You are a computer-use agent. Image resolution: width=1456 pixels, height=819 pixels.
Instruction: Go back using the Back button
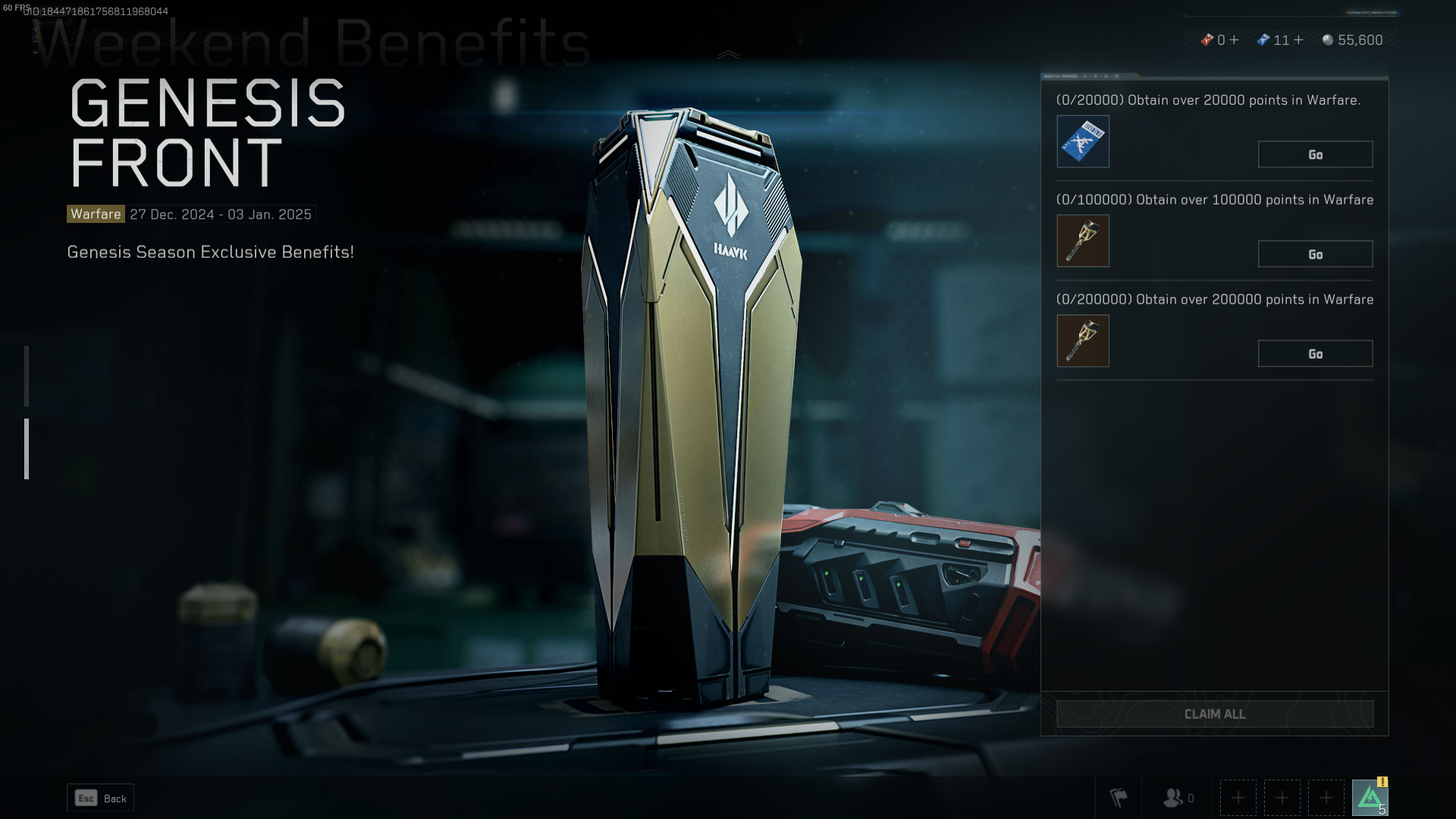(101, 799)
